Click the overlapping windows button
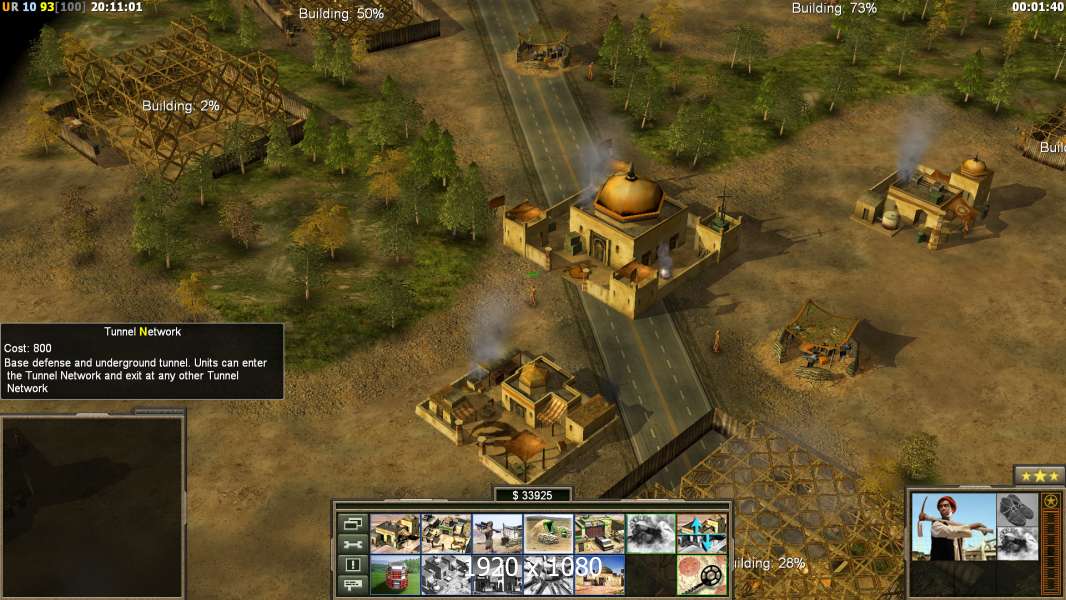The width and height of the screenshot is (1066, 600). pyautogui.click(x=352, y=523)
